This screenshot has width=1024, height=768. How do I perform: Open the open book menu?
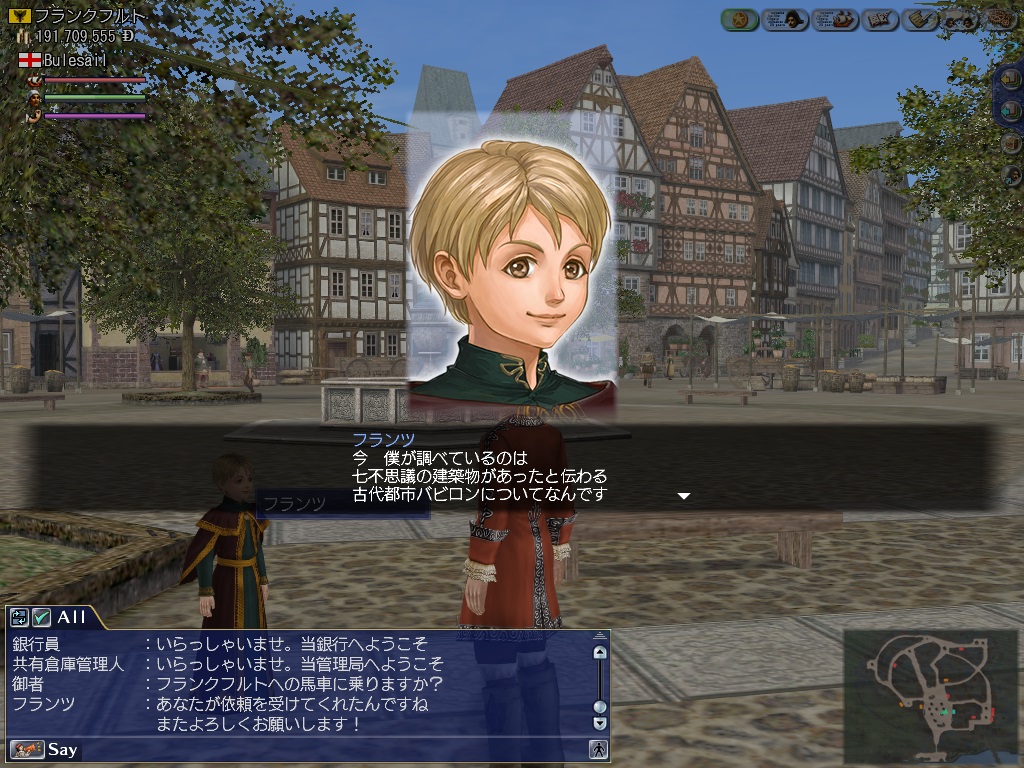[880, 19]
